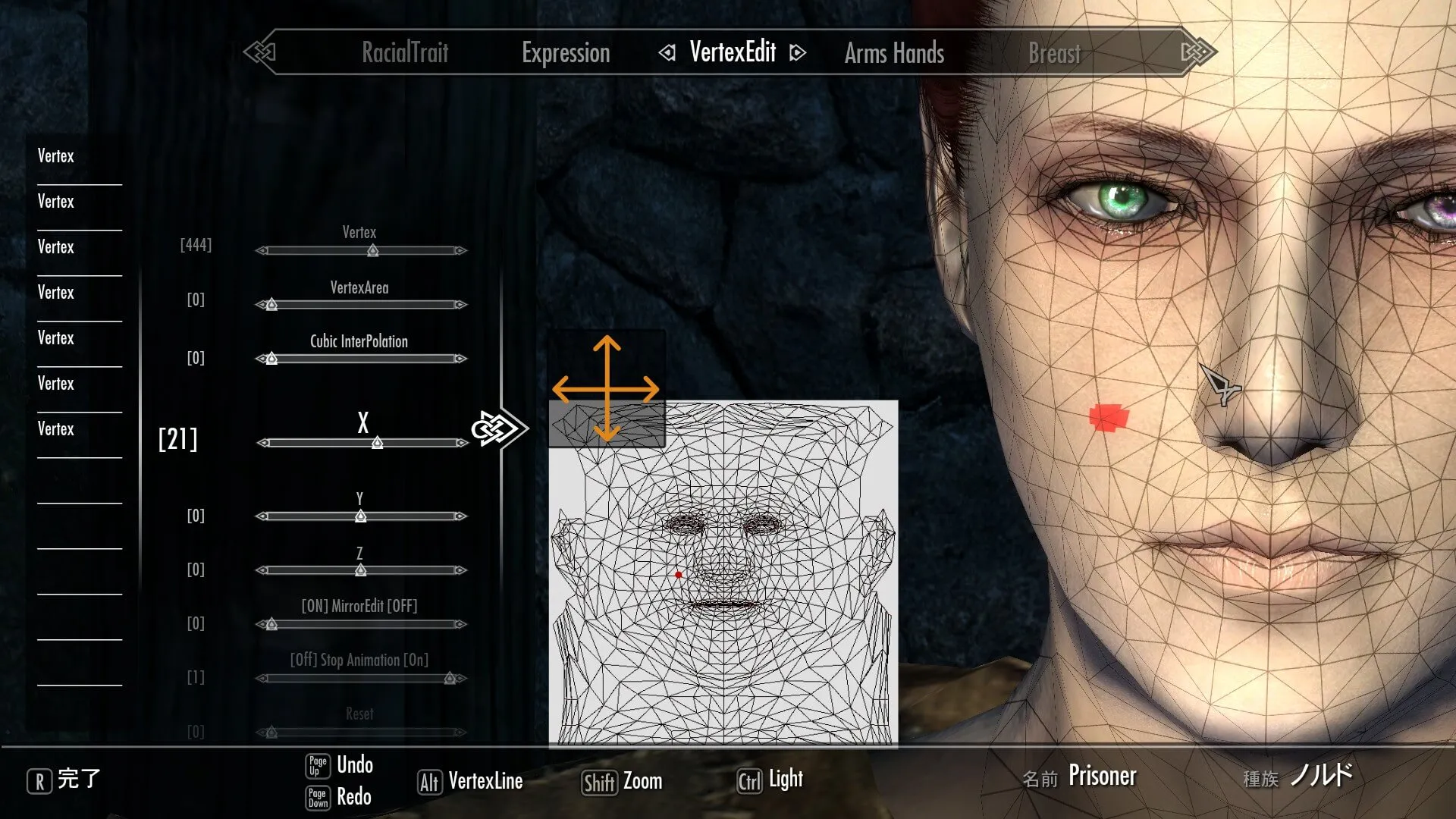Viewport: 1456px width, 819px height.
Task: Toggle the Stop Animation slider
Action: [361, 678]
